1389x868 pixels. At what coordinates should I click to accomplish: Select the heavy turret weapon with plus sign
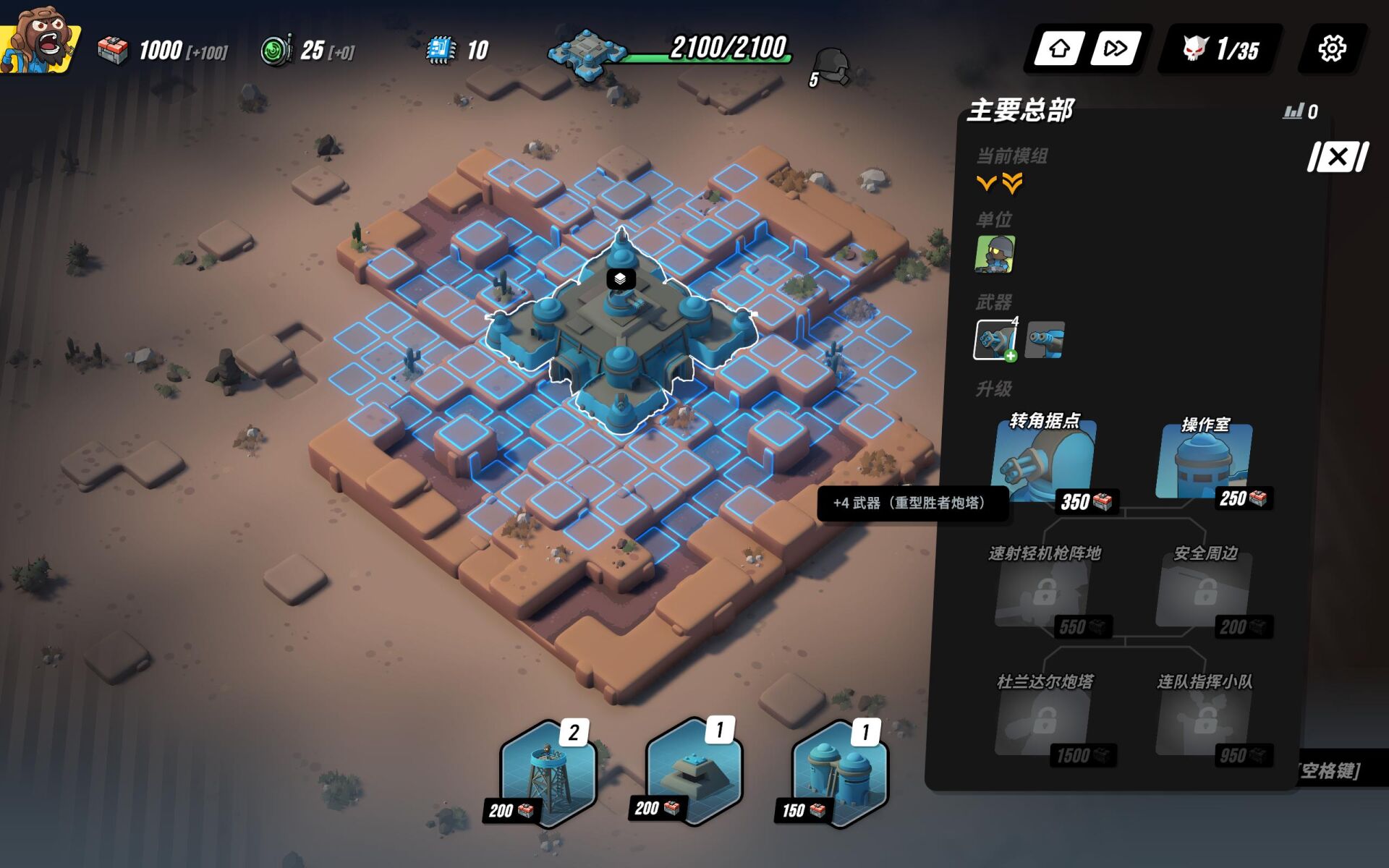[995, 340]
